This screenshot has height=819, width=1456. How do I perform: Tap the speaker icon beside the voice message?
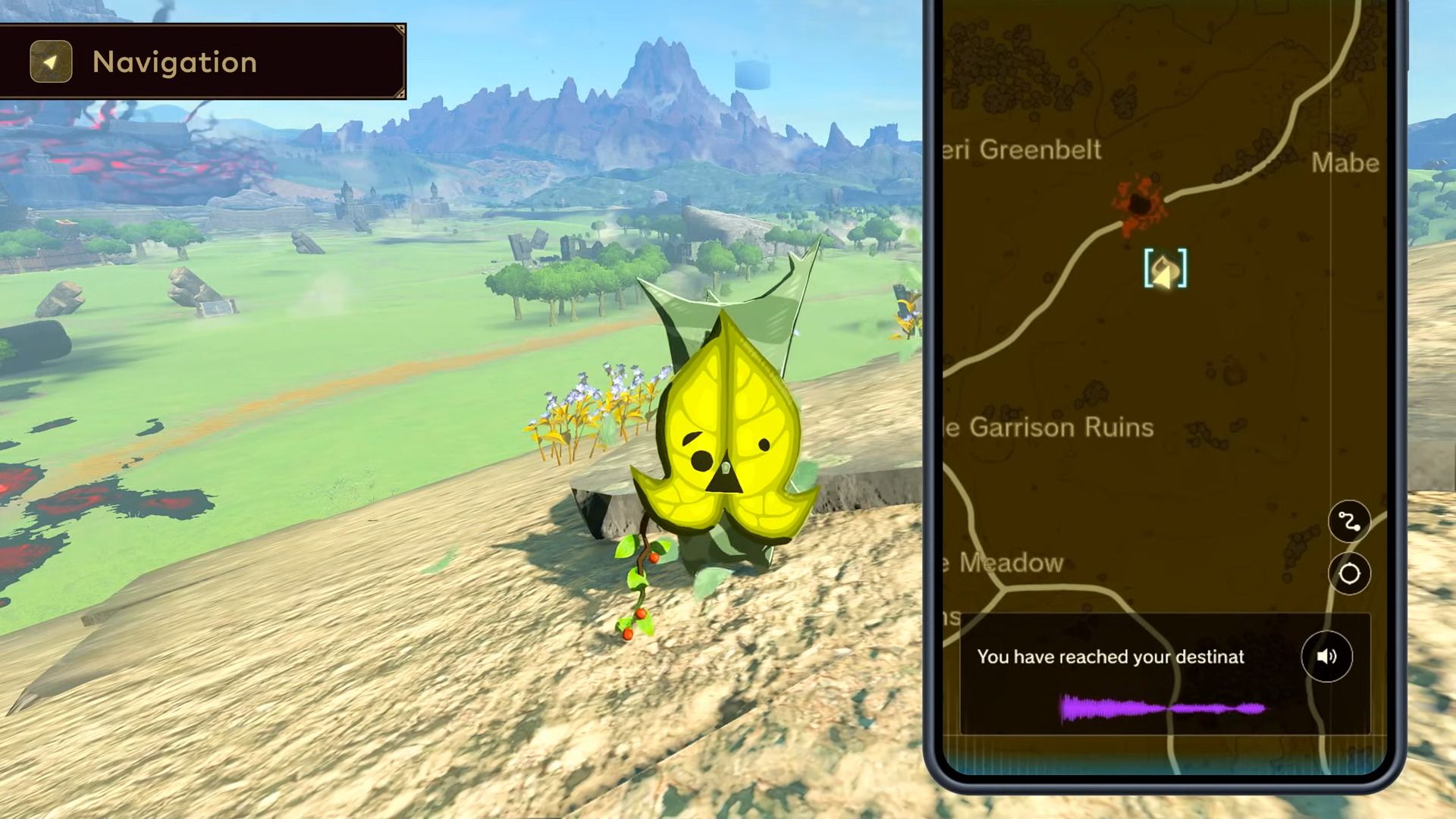[x=1326, y=657]
